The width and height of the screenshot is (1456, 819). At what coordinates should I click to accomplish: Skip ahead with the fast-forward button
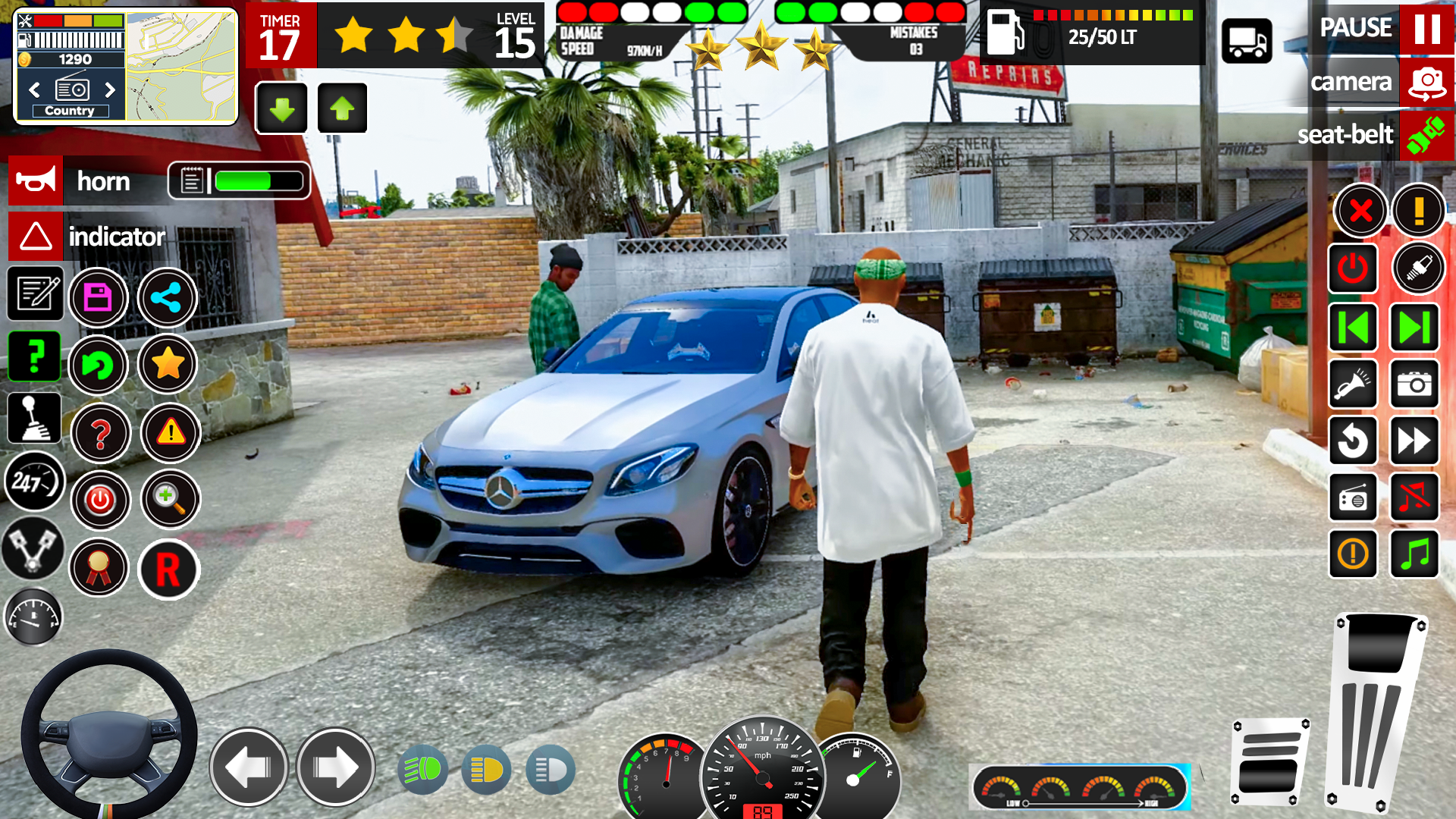point(1414,441)
